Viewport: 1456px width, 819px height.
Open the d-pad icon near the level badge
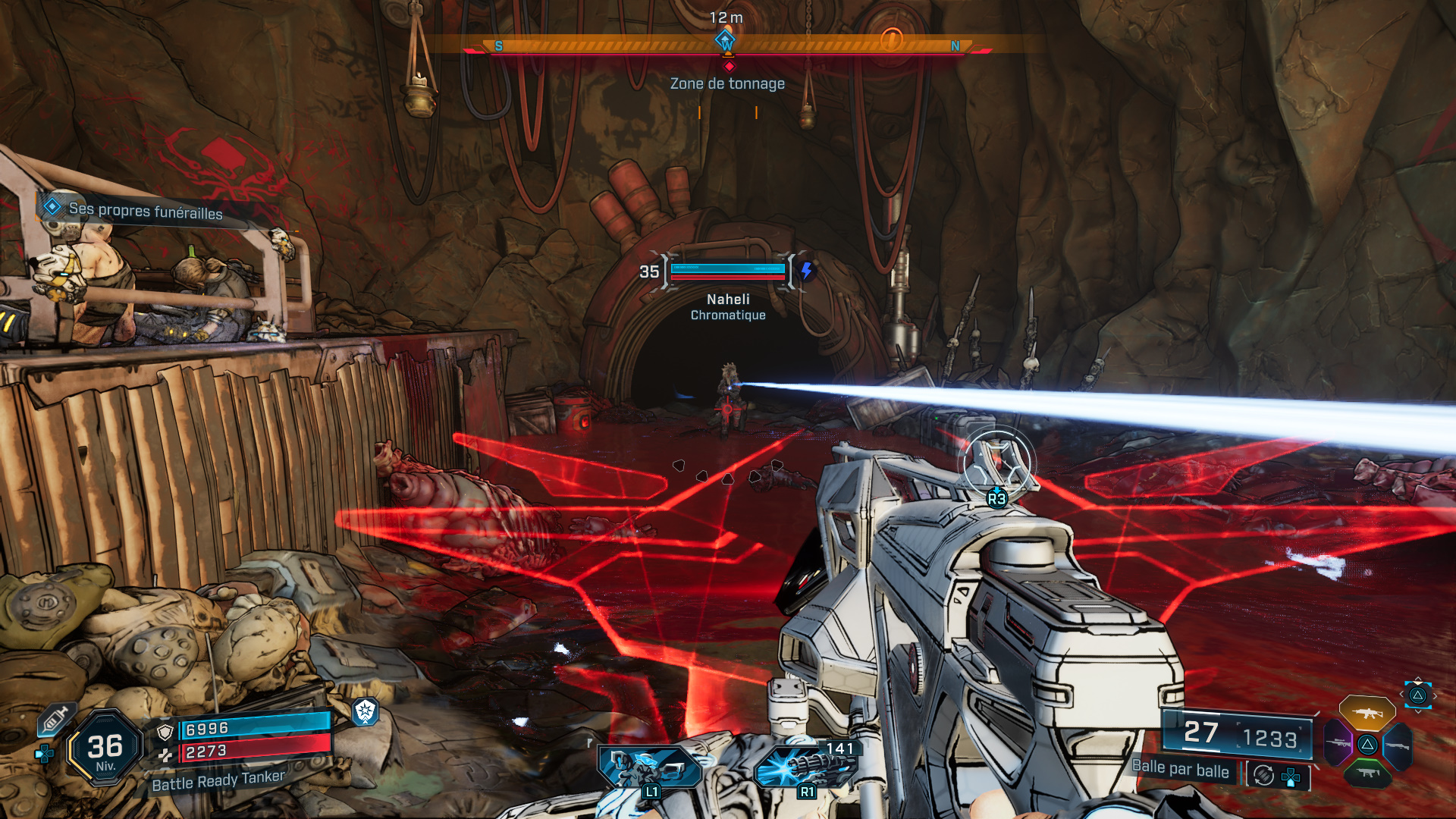(x=44, y=752)
